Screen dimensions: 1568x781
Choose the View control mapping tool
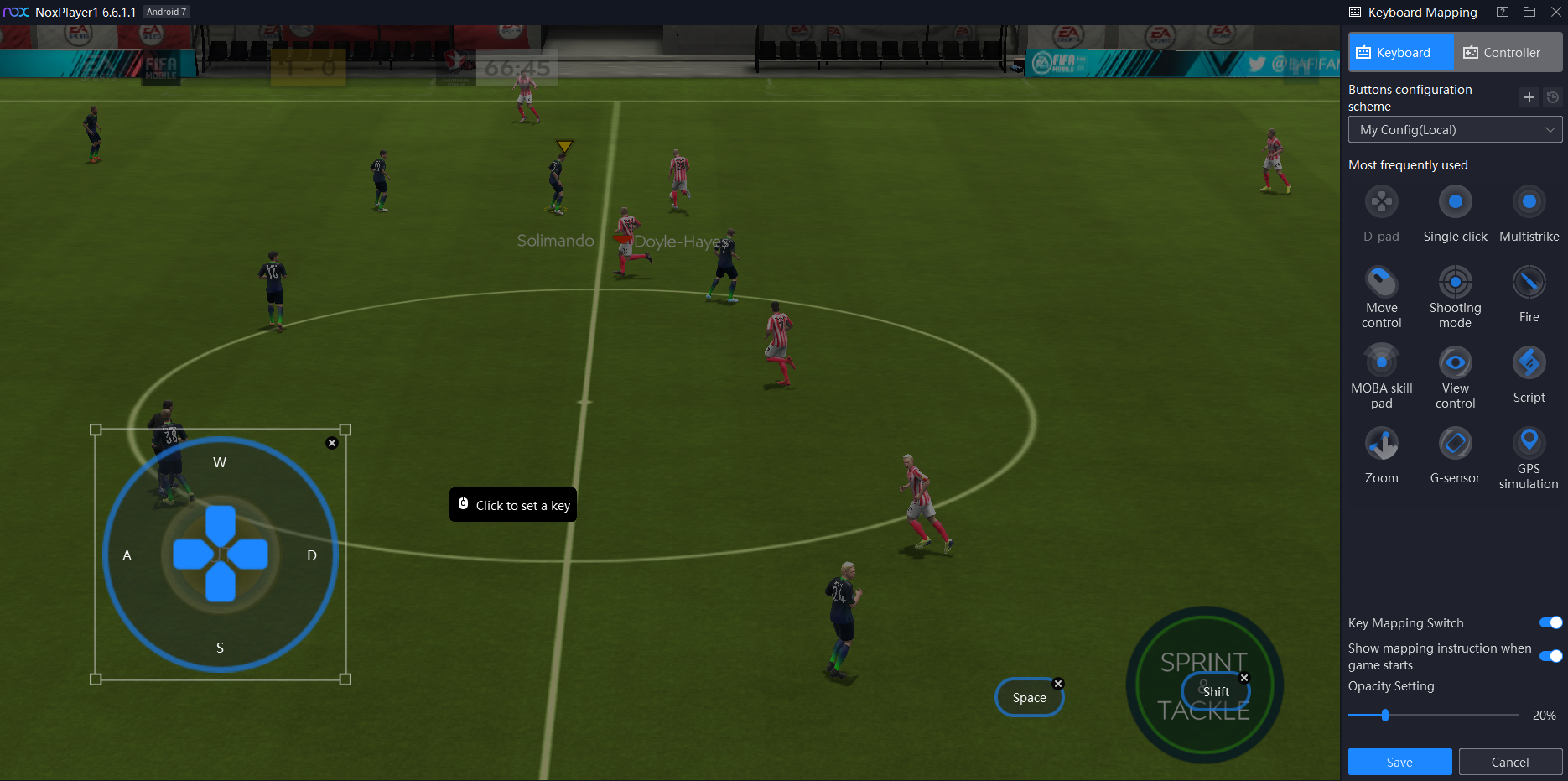click(x=1456, y=362)
